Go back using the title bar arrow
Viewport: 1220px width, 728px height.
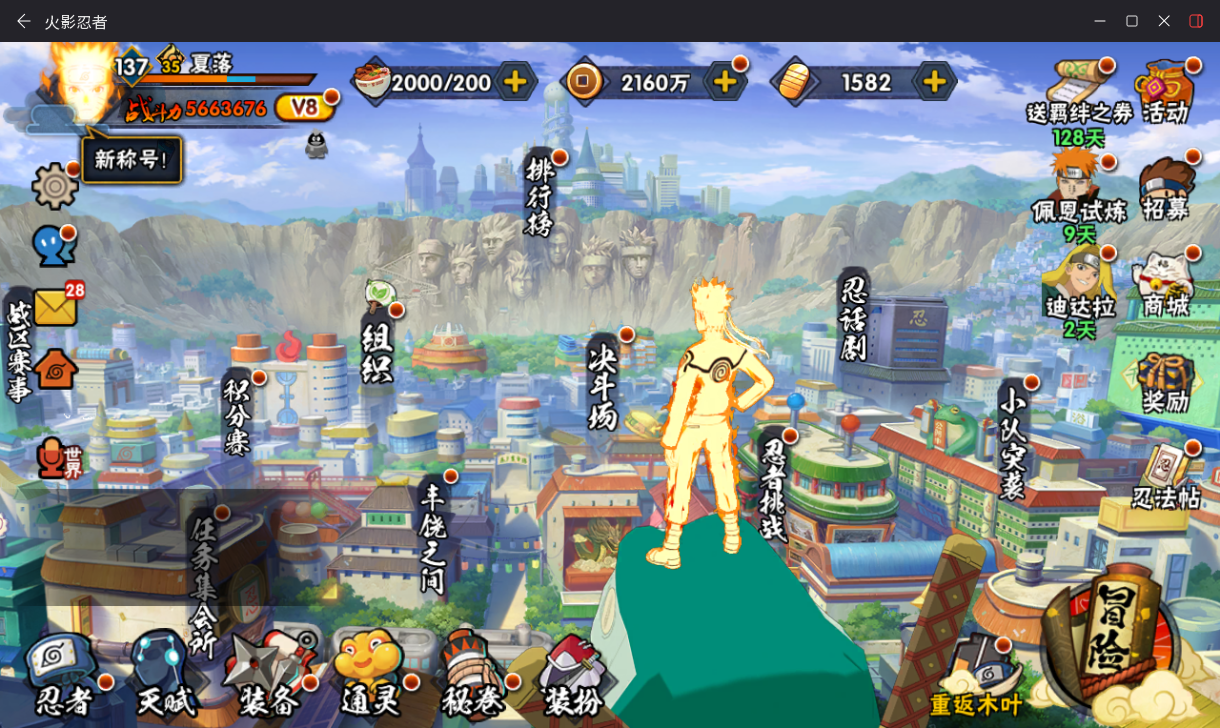click(x=24, y=21)
